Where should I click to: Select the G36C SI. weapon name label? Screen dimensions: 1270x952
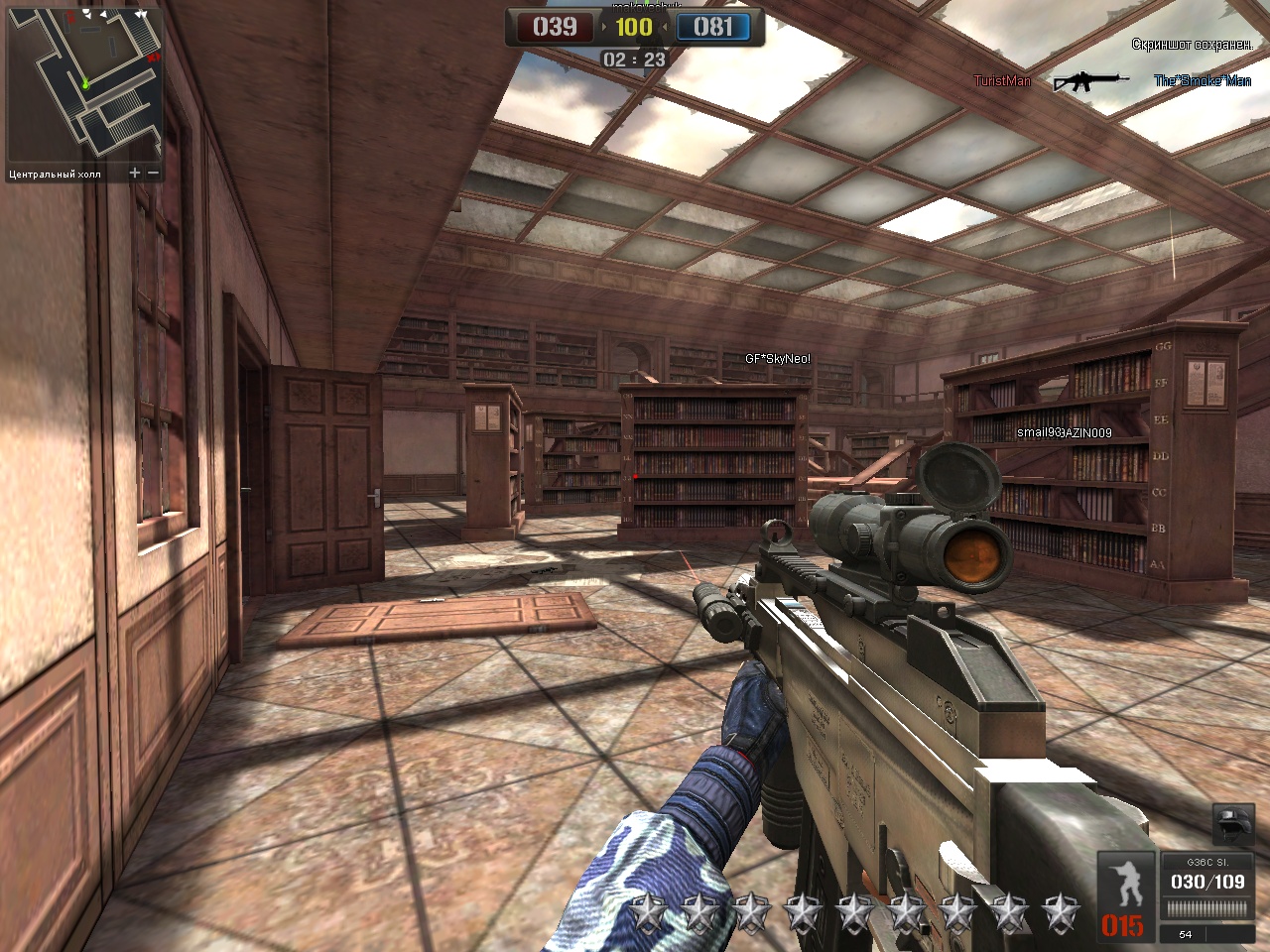pyautogui.click(x=1206, y=863)
